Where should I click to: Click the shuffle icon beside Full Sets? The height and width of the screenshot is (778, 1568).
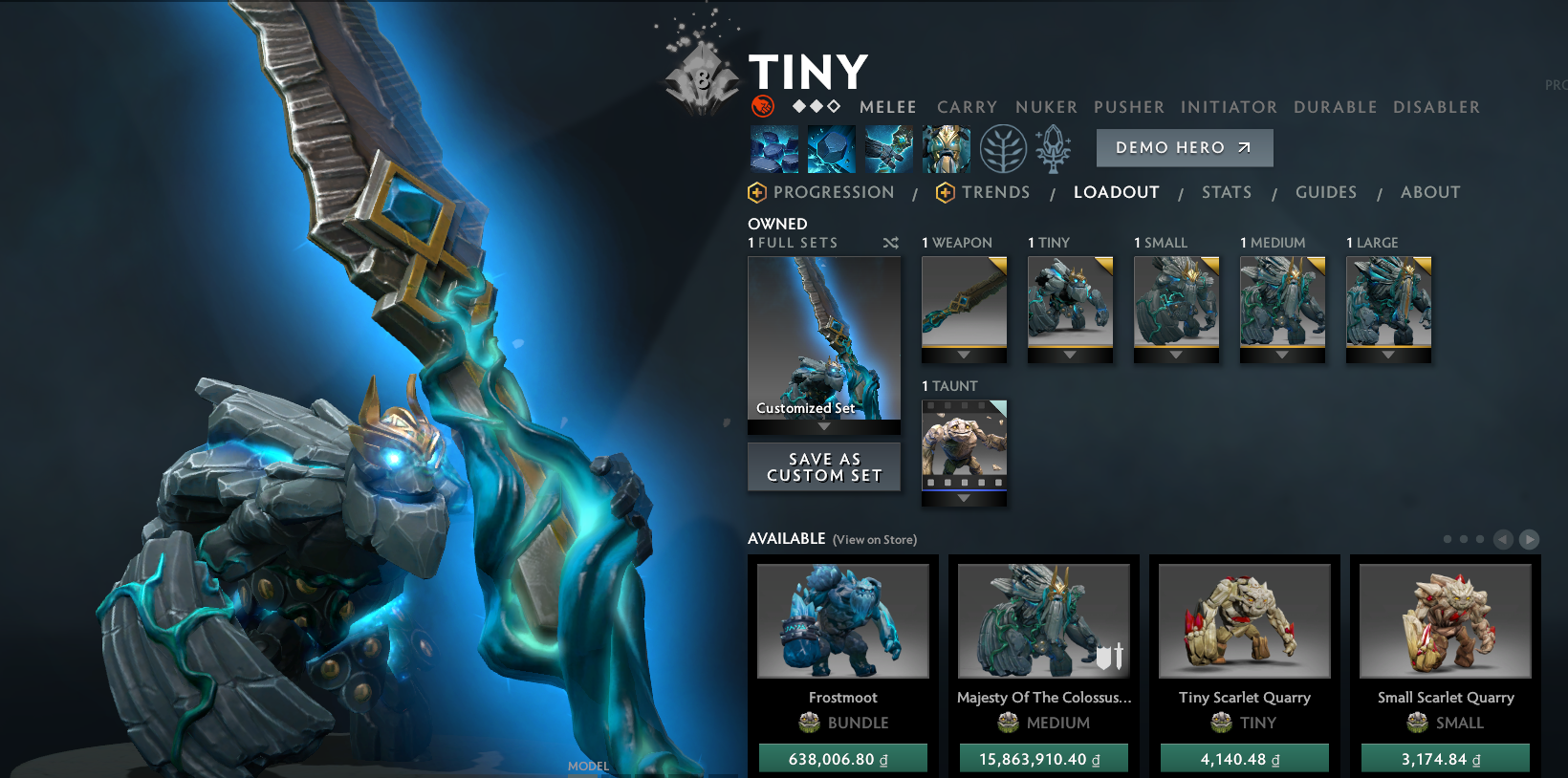[x=890, y=243]
